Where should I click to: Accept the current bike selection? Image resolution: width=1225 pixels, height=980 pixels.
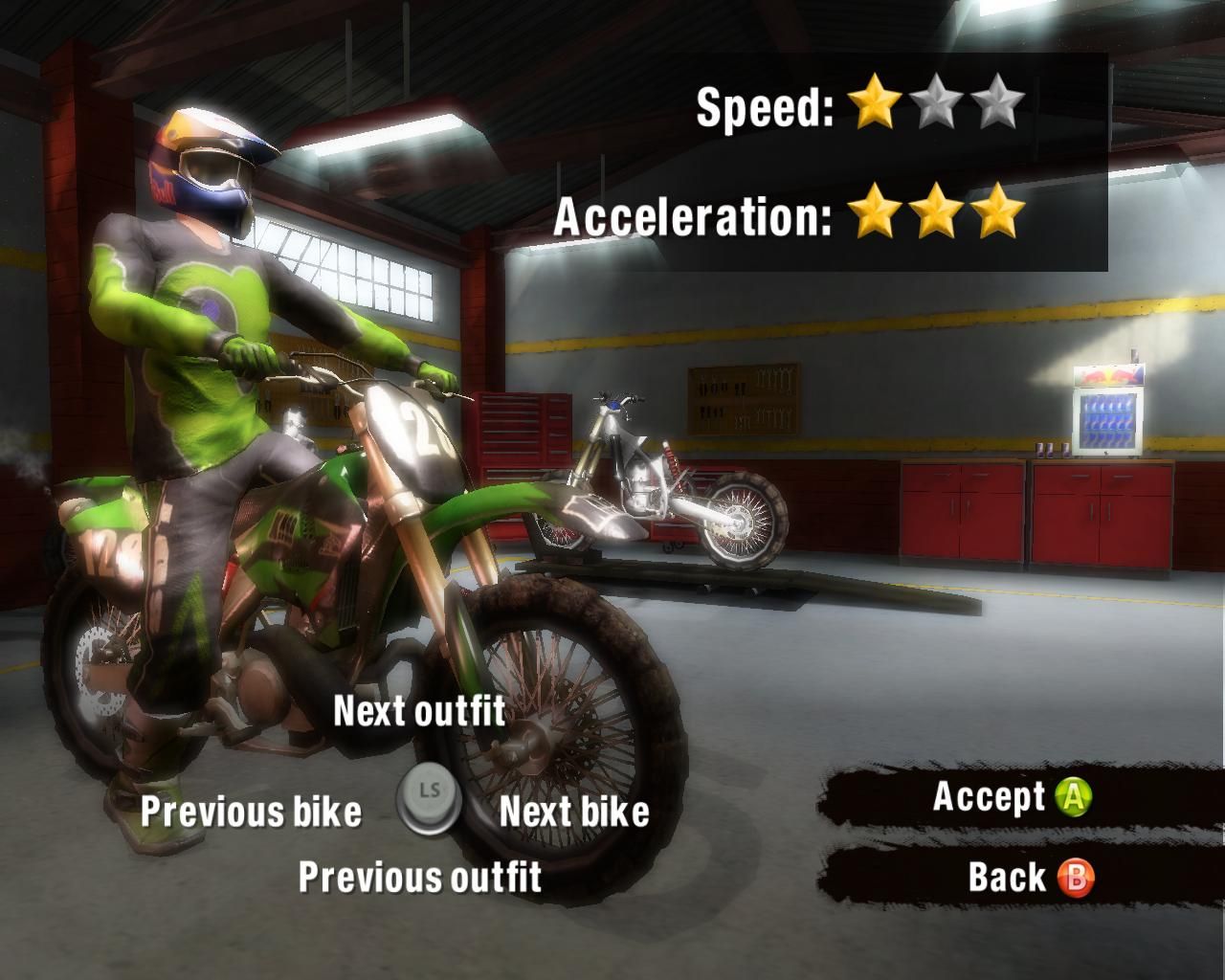coord(990,795)
